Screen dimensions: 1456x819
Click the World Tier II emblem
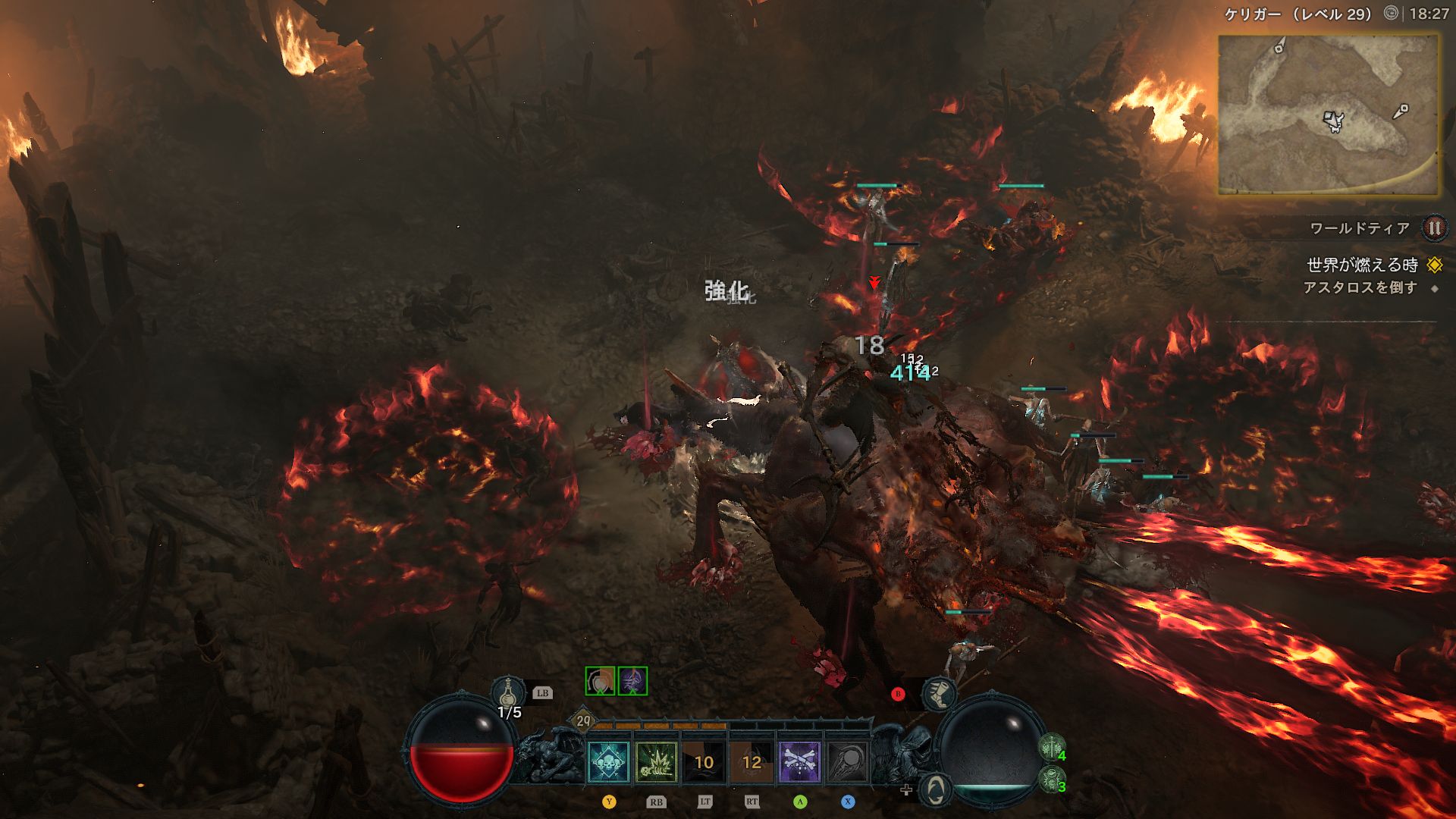[1433, 227]
